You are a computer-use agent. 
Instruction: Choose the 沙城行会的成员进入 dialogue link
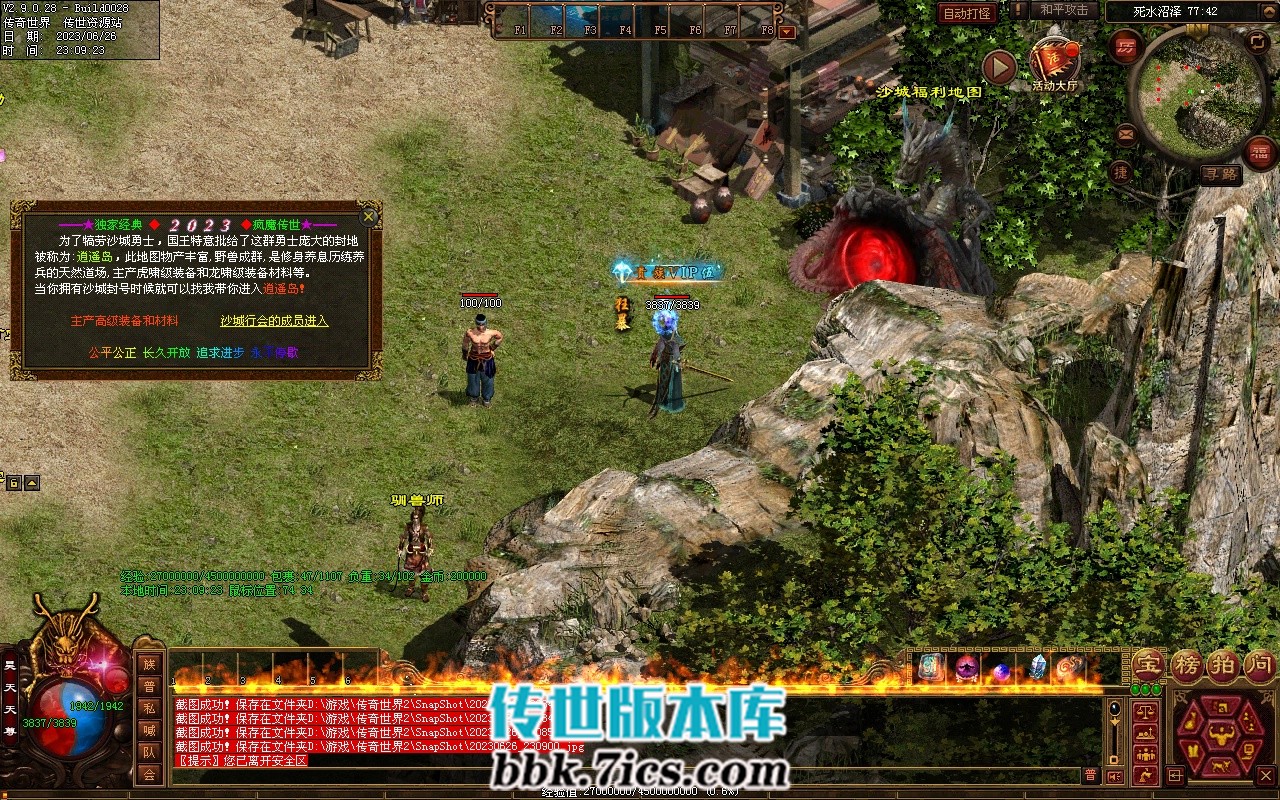274,321
